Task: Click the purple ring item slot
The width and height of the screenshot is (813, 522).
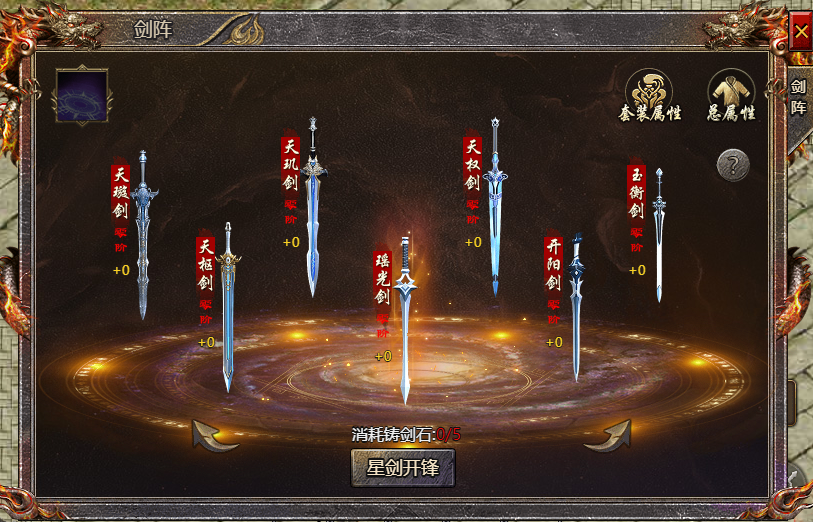Action: 81,96
